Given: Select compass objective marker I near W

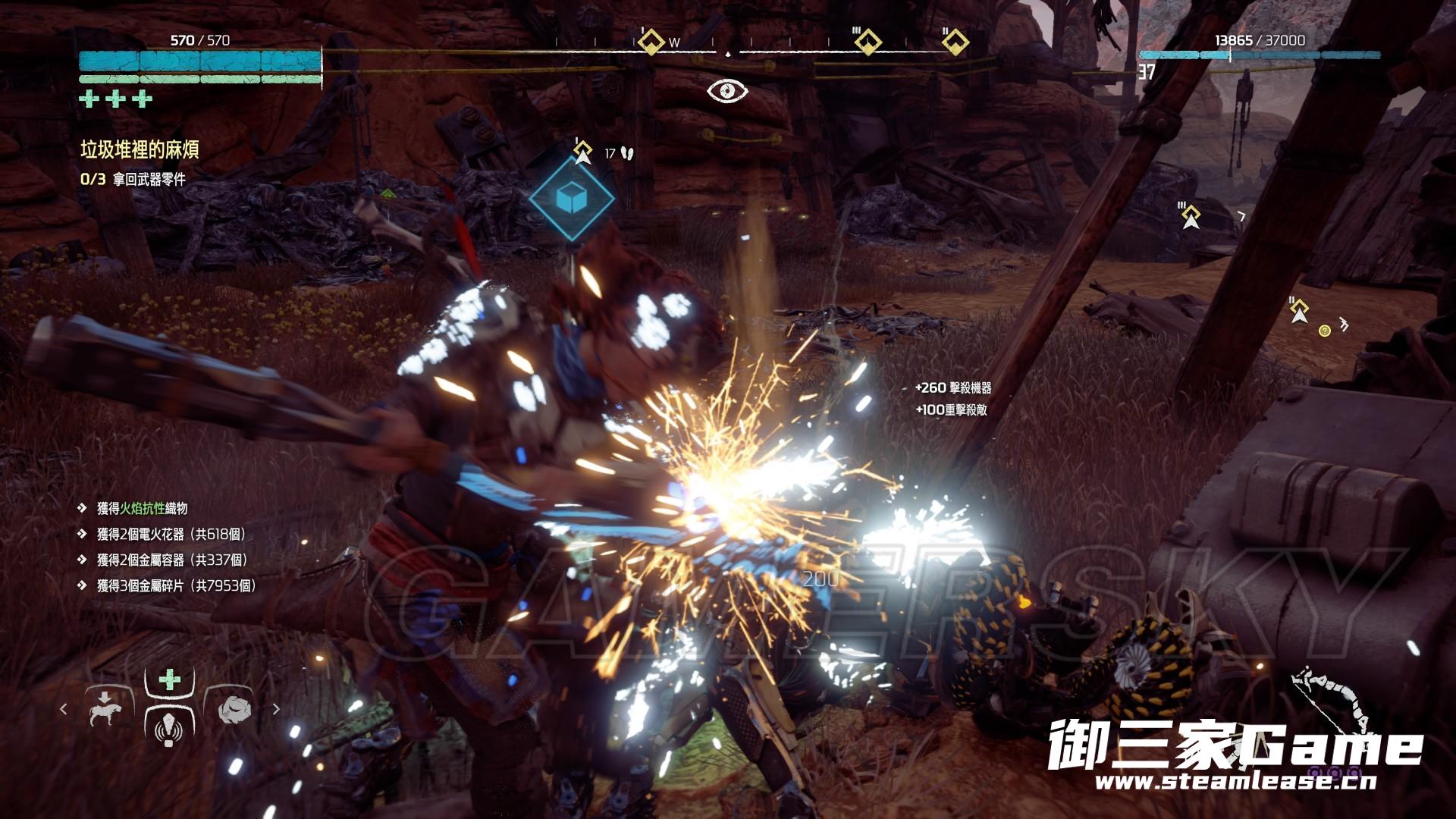Looking at the screenshot, I should tap(649, 42).
